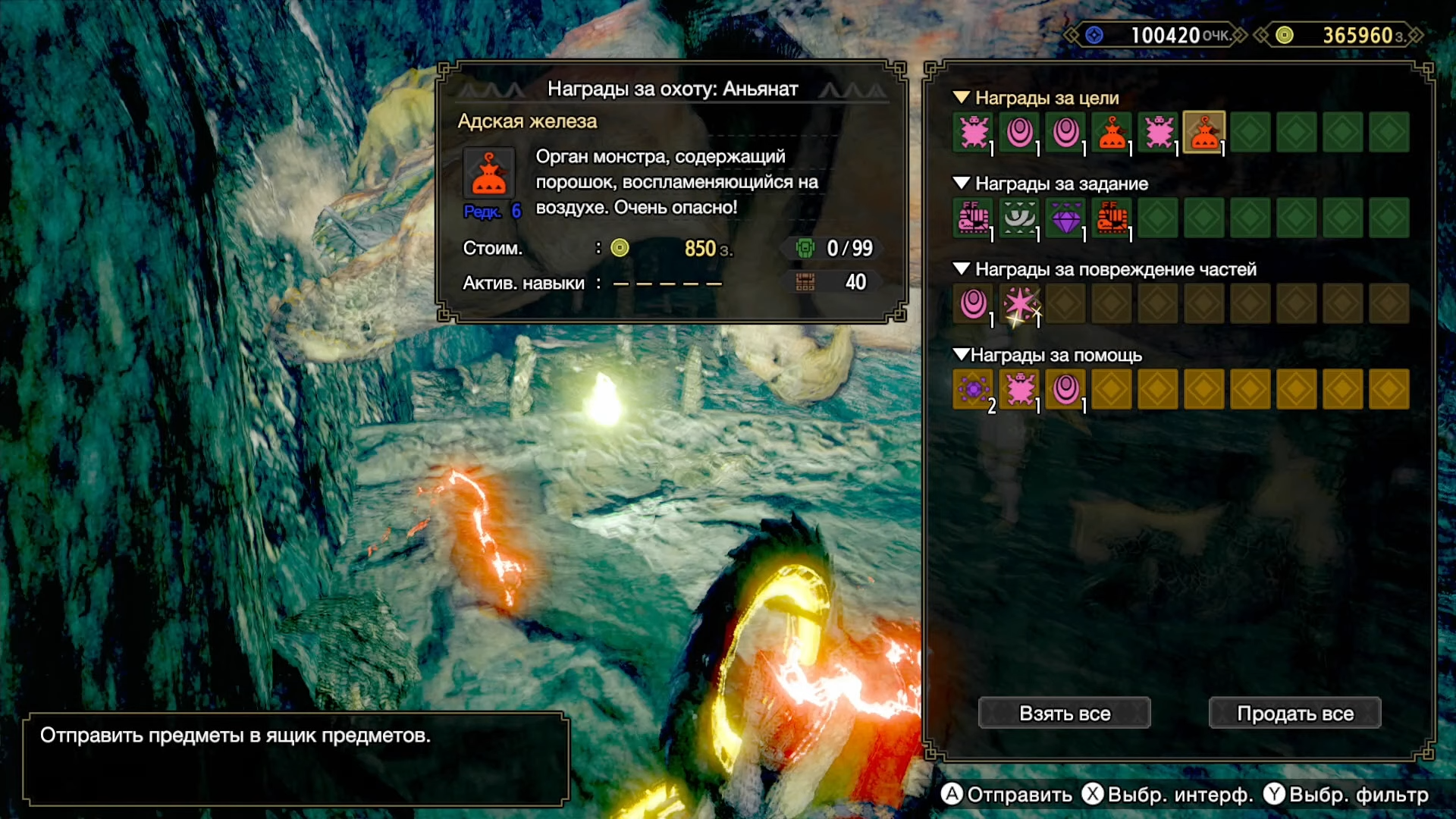This screenshot has height=819, width=1456.
Task: Choose the orange ticket in quest rewards
Action: (1112, 218)
